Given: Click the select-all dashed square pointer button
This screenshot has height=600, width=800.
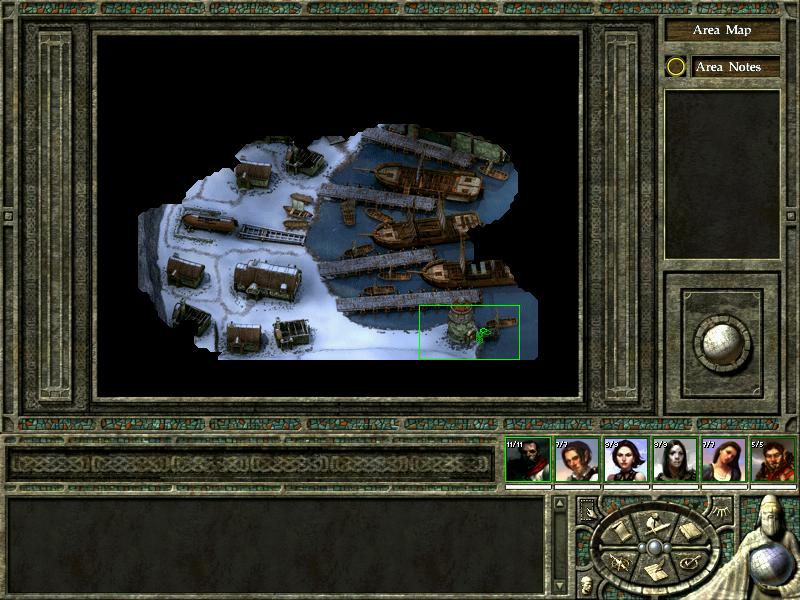Looking at the screenshot, I should (587, 509).
